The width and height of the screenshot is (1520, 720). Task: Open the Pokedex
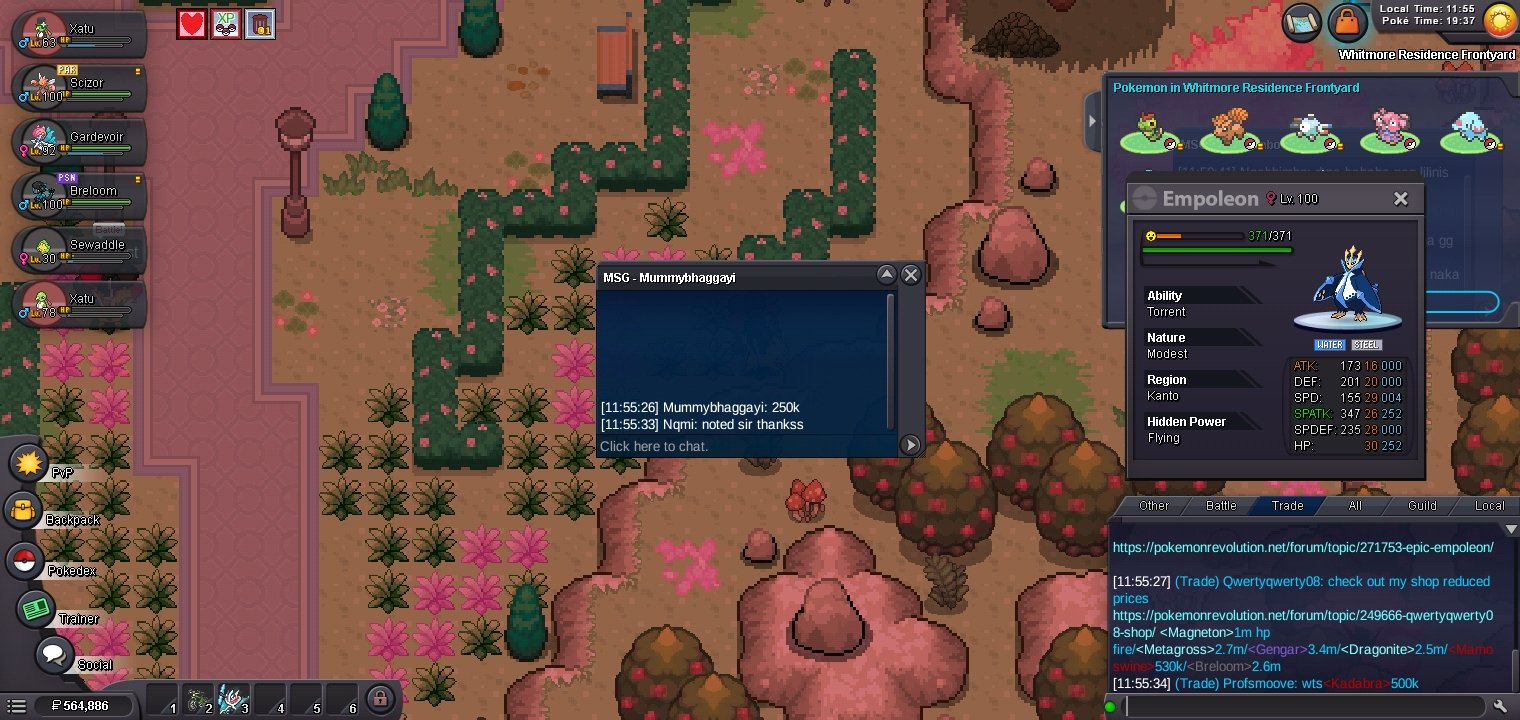click(x=25, y=561)
